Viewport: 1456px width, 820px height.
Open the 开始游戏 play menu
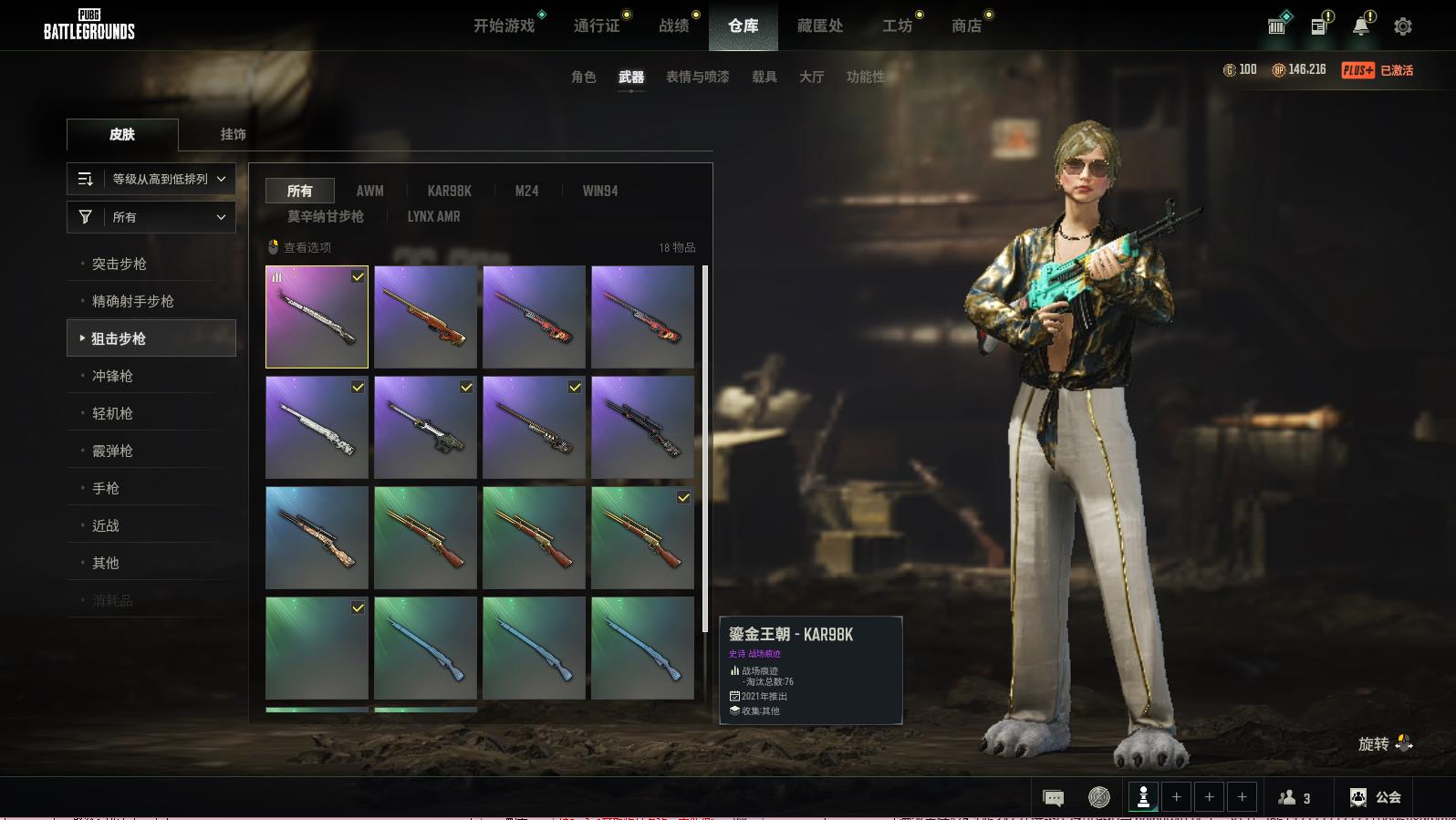(x=504, y=26)
